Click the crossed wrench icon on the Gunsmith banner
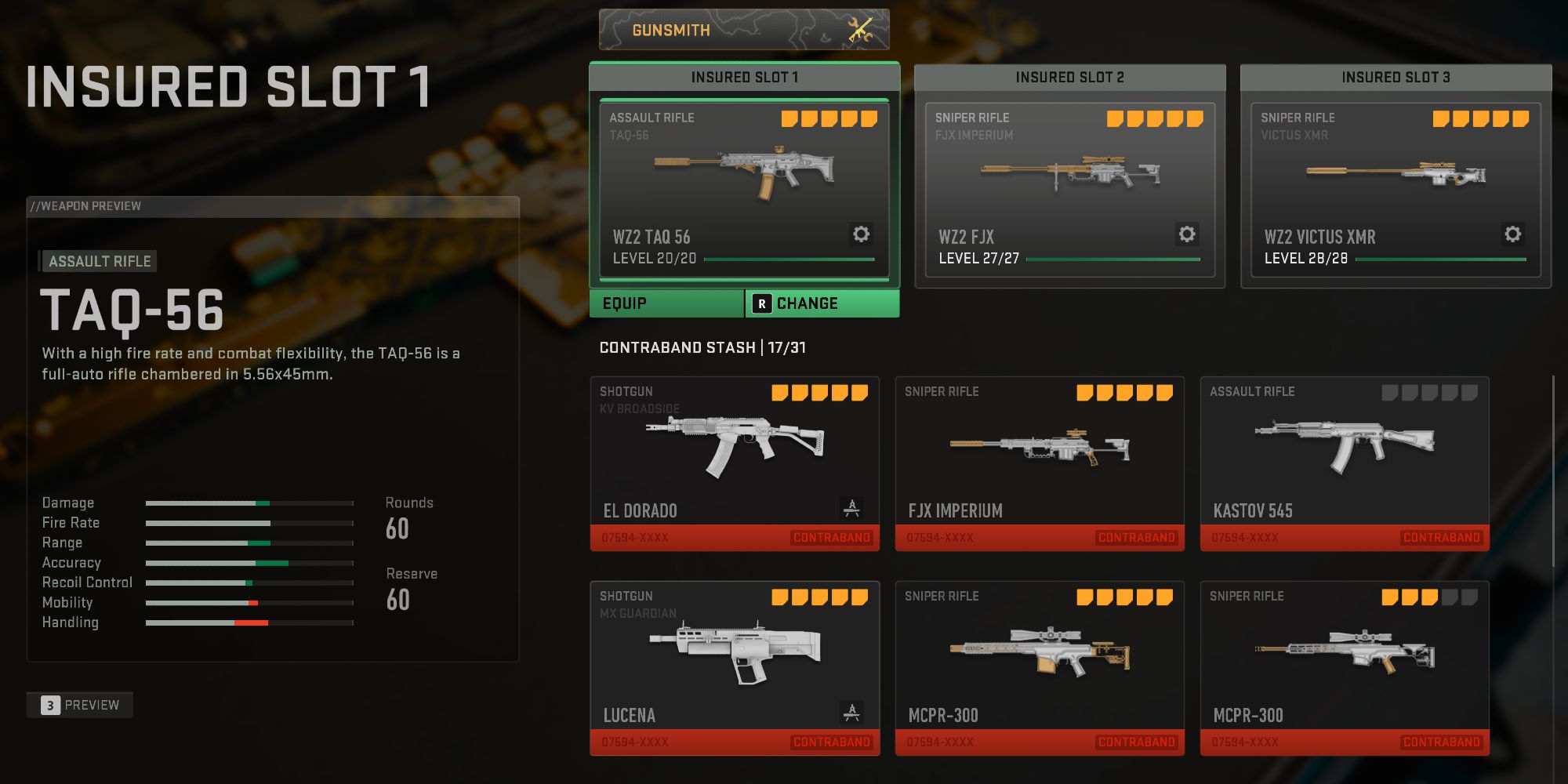Image resolution: width=1568 pixels, height=784 pixels. tap(859, 30)
